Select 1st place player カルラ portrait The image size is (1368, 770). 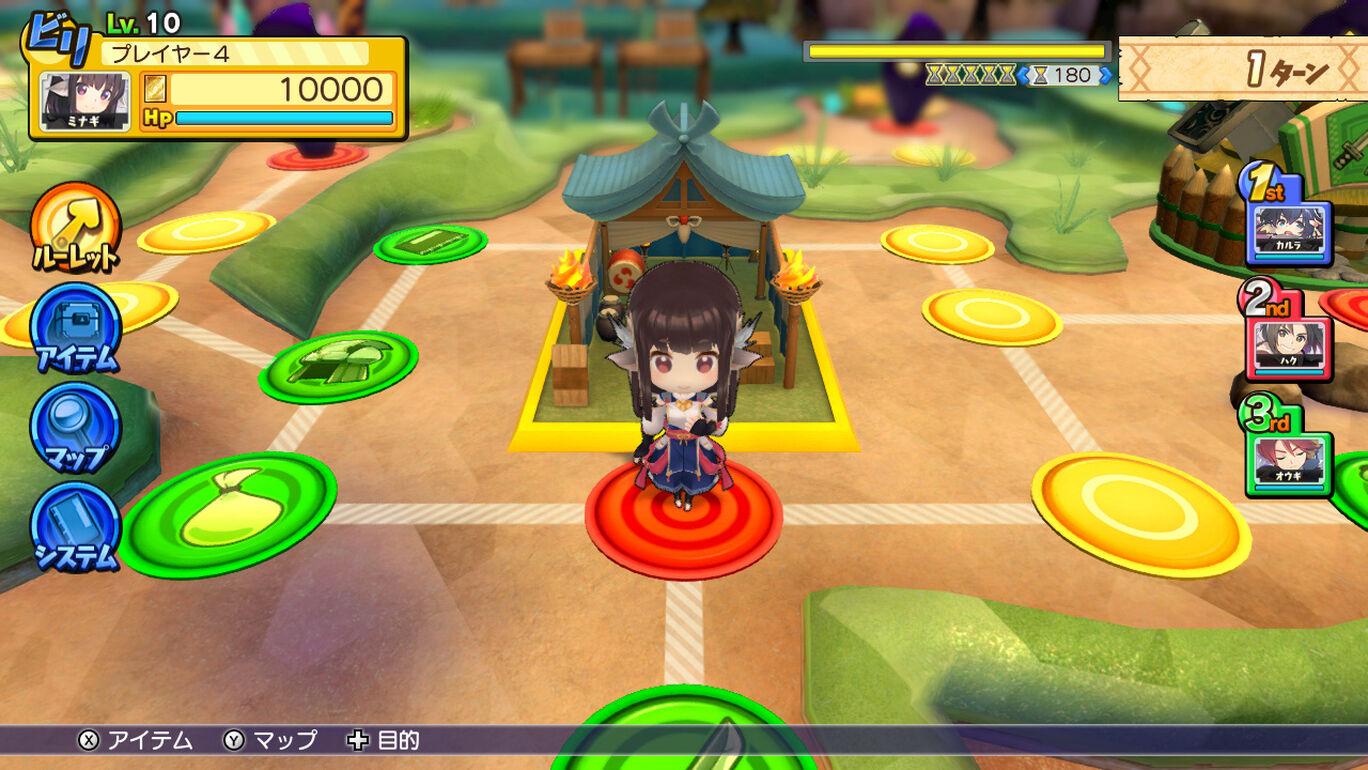pyautogui.click(x=1288, y=232)
